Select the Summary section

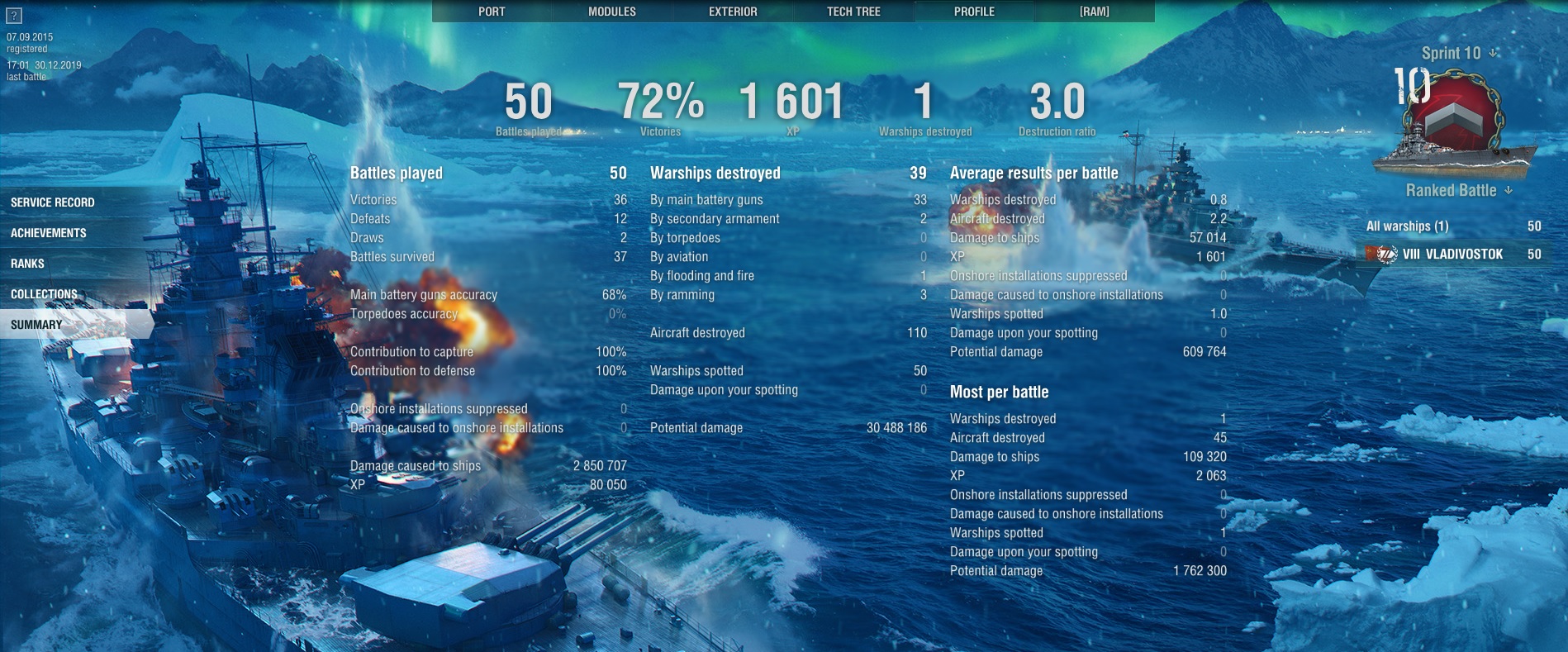37,325
